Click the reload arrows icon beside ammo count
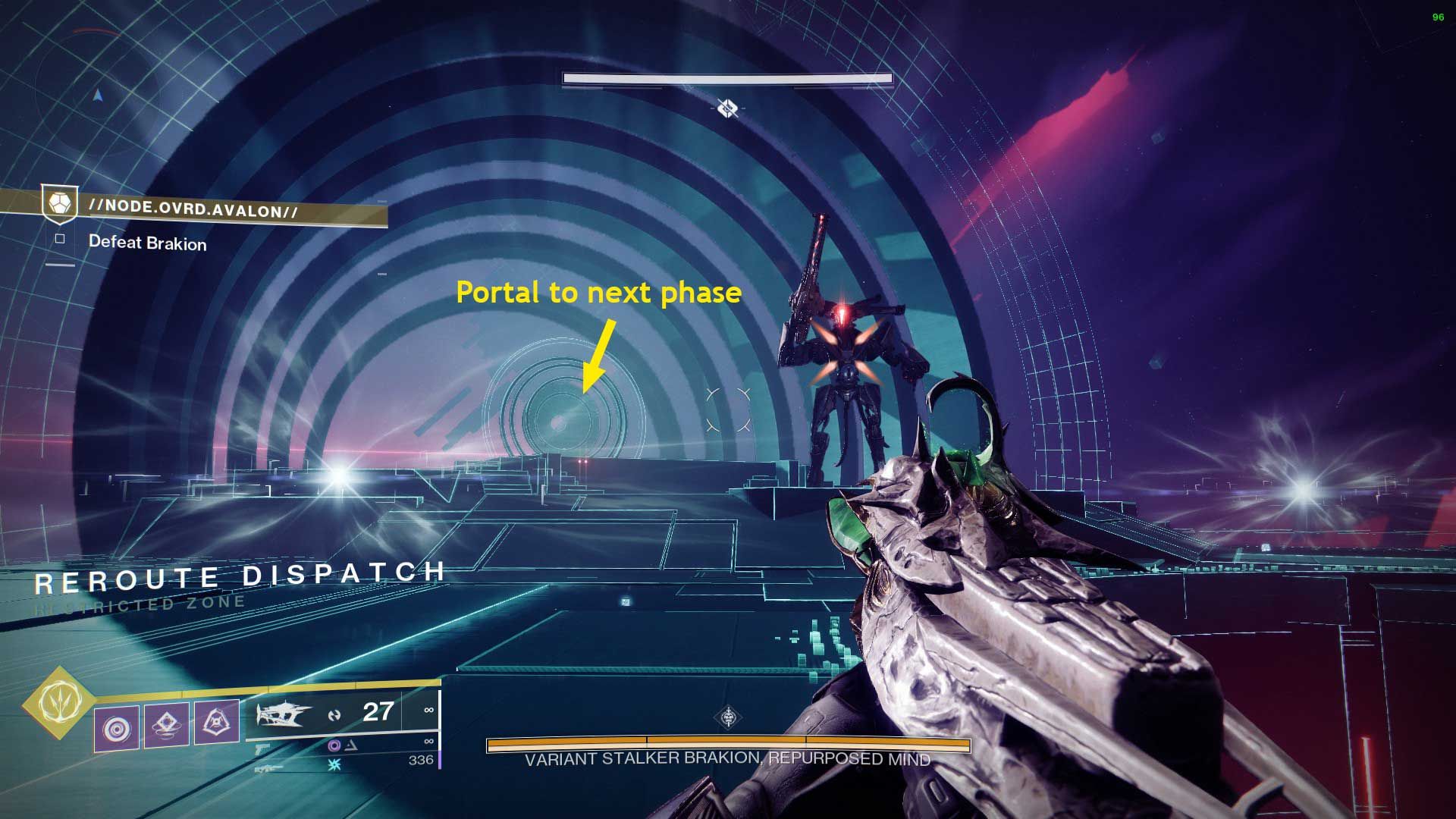 [x=334, y=716]
